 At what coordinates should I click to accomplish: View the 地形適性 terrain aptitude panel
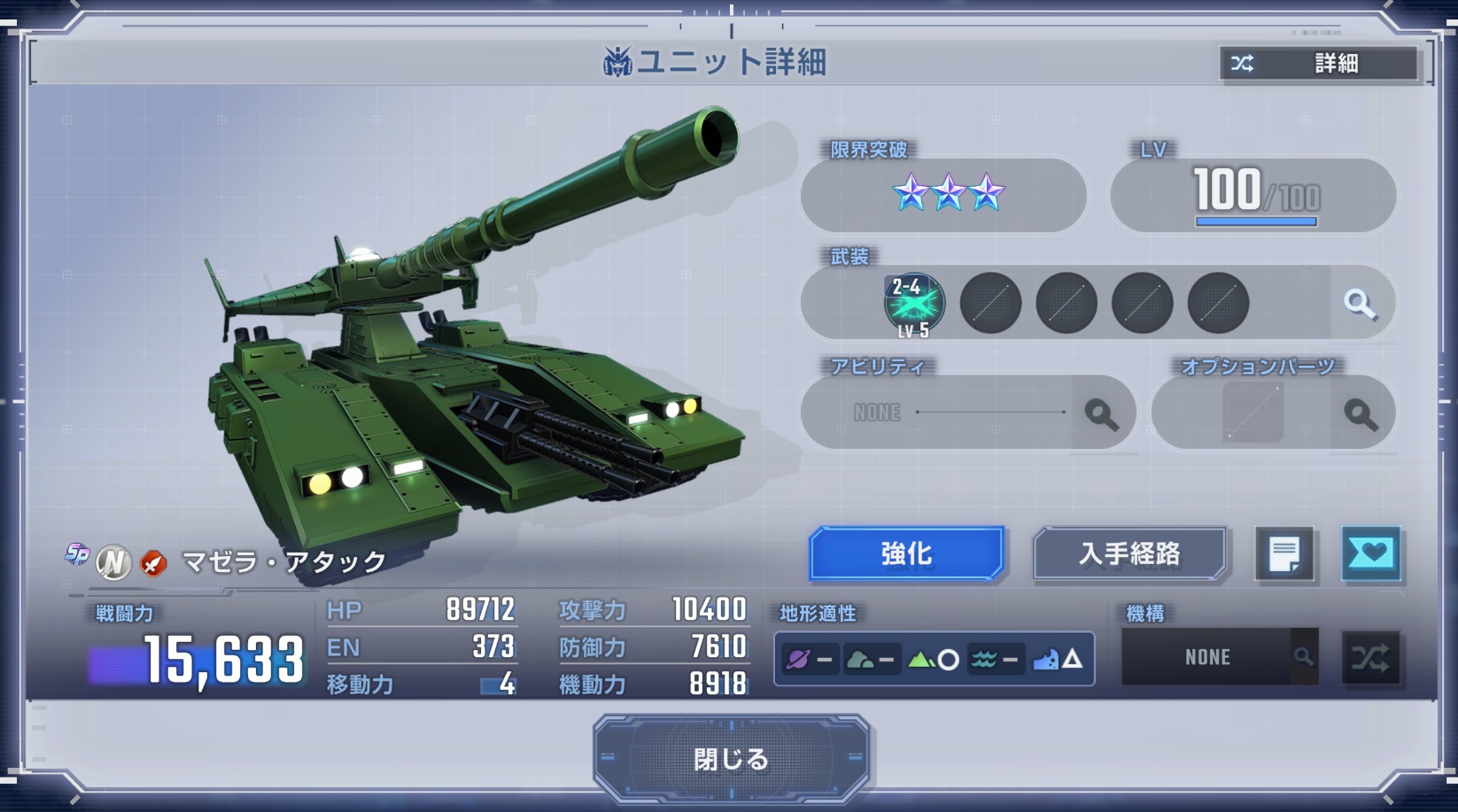934,659
